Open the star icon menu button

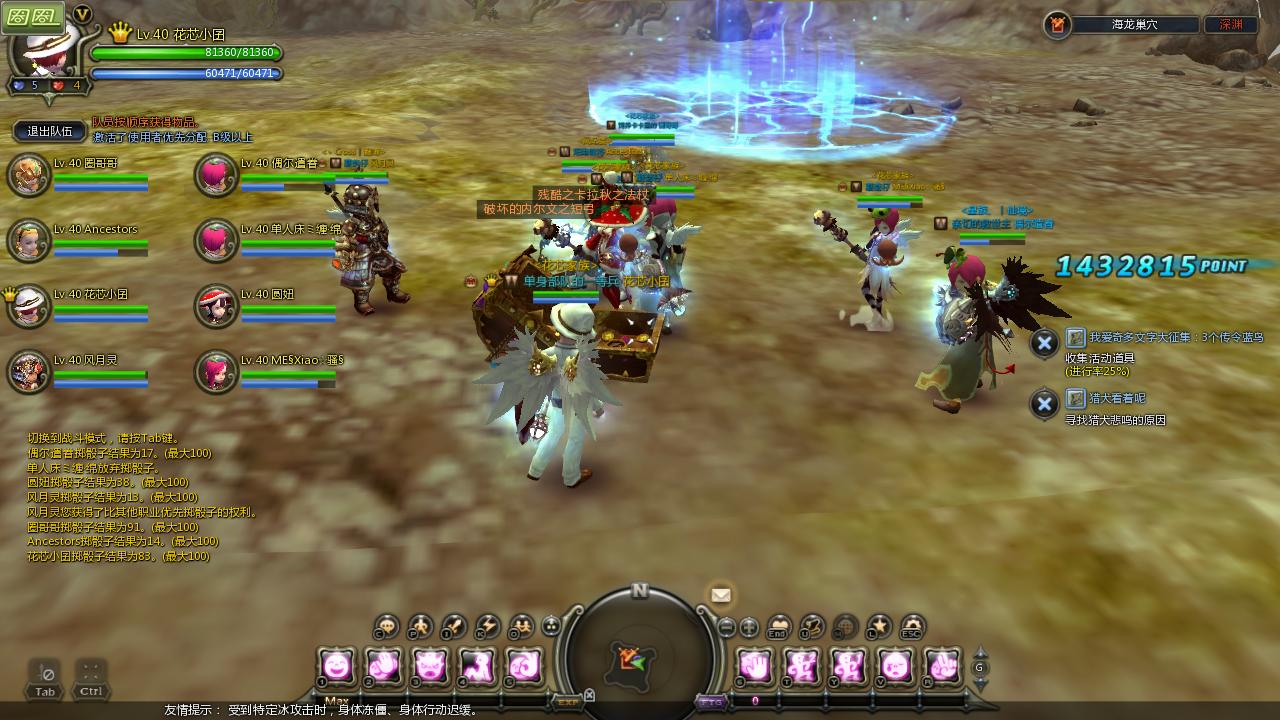tap(879, 627)
